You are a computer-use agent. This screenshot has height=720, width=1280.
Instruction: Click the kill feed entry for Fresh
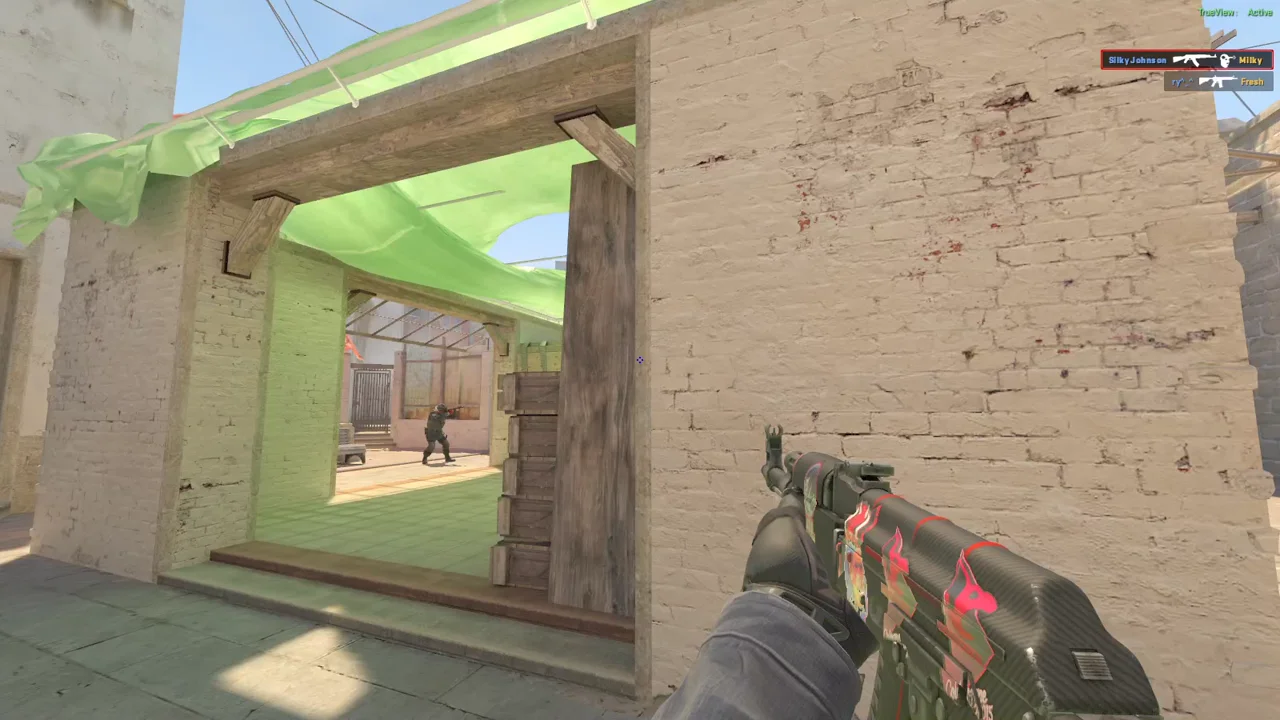pos(1218,82)
